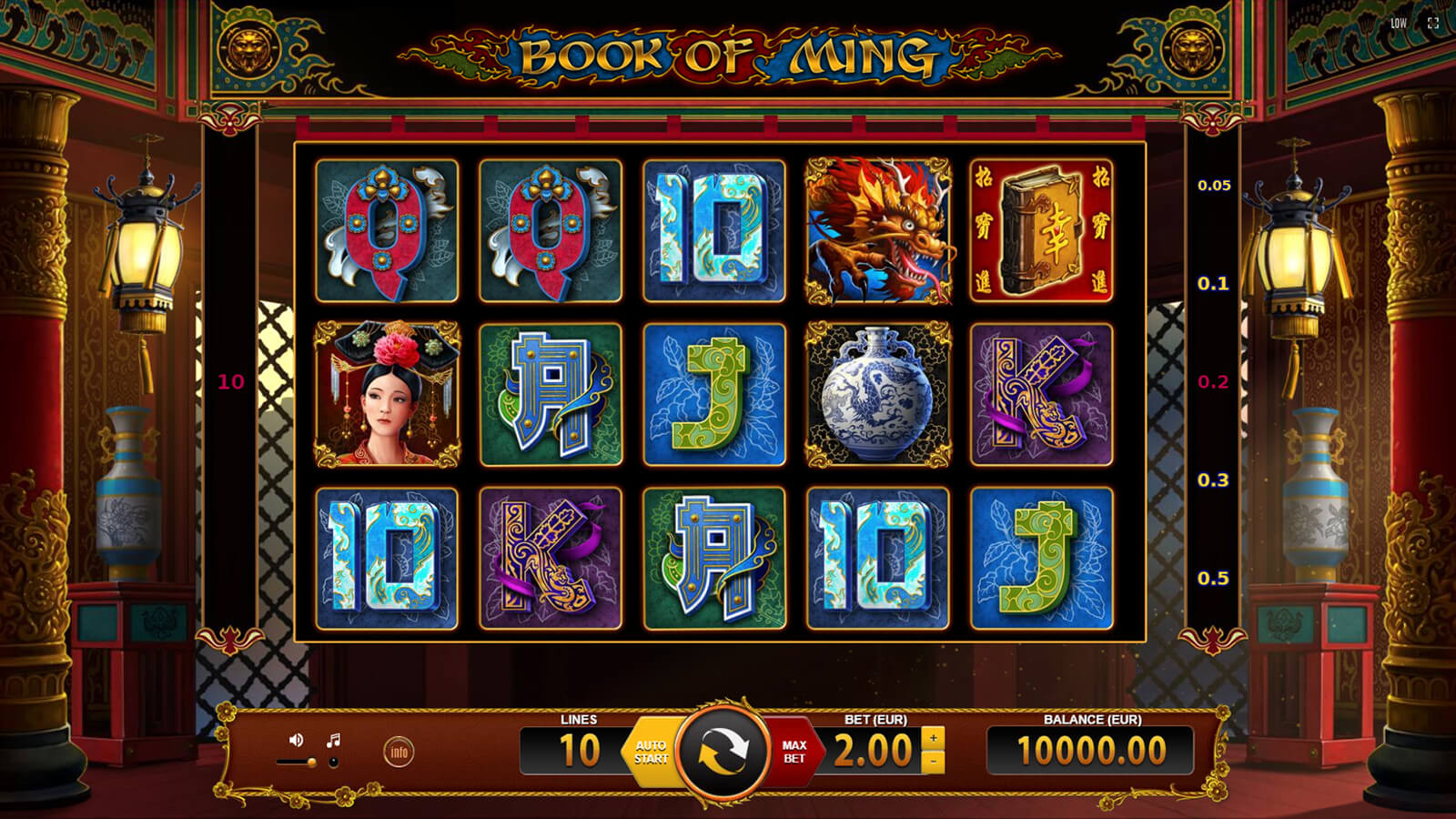1456x819 pixels.
Task: Enter fullscreen mode
Action: point(1433,23)
